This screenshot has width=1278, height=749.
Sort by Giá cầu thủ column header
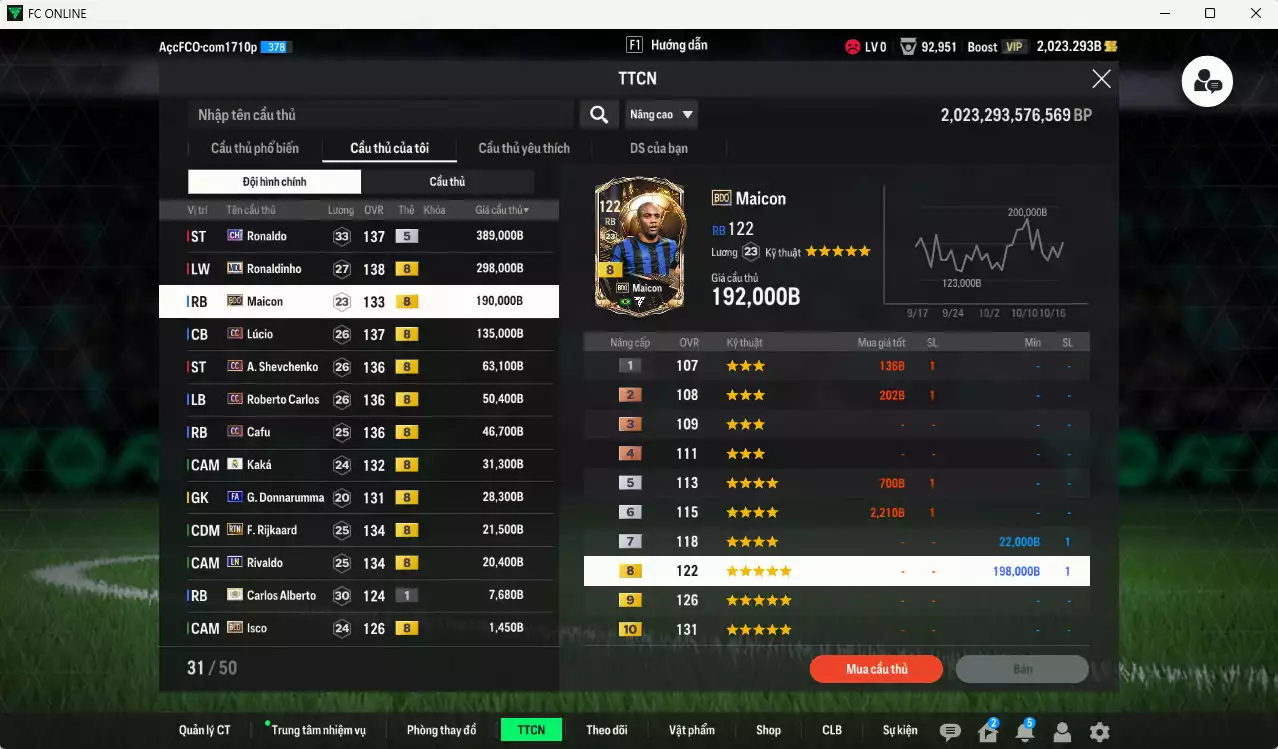pos(502,210)
